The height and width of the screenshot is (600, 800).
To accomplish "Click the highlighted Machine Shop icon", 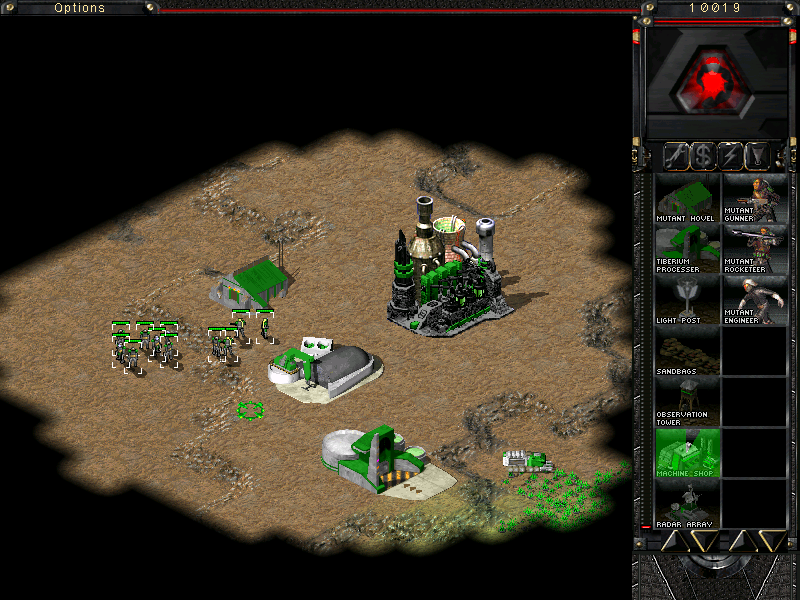I will pyautogui.click(x=686, y=453).
